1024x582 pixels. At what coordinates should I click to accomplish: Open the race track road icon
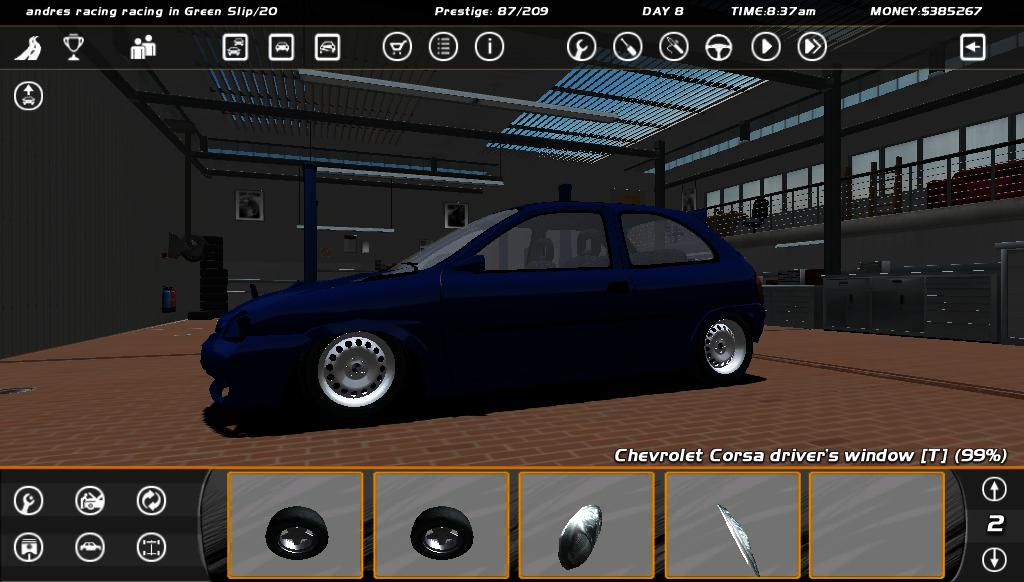[28, 47]
